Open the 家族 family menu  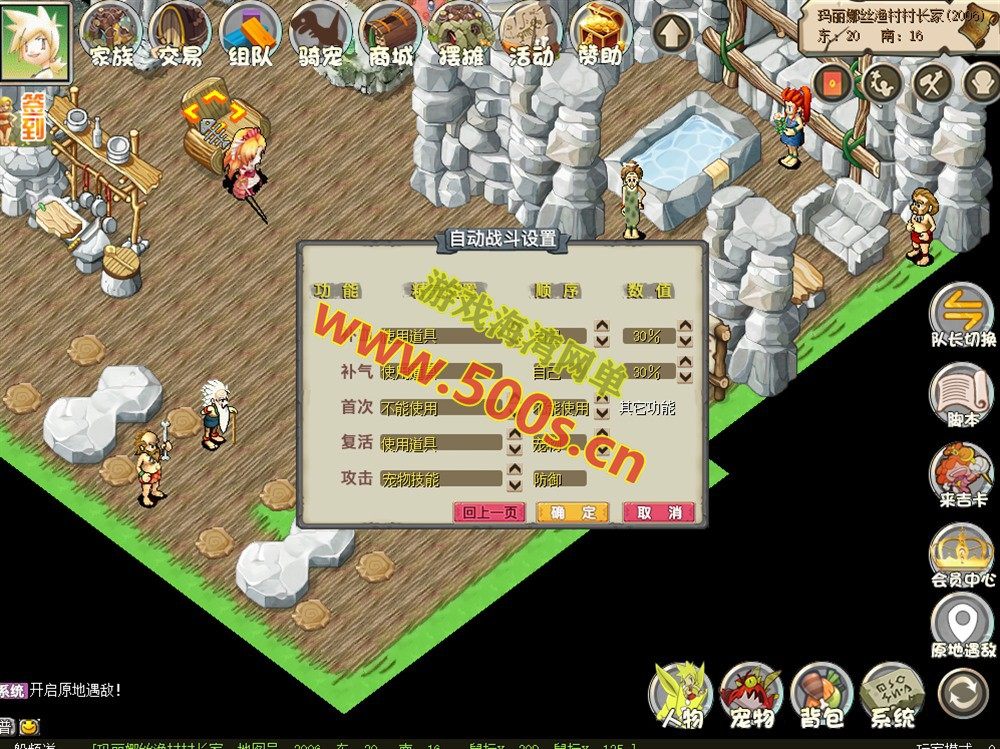(110, 35)
